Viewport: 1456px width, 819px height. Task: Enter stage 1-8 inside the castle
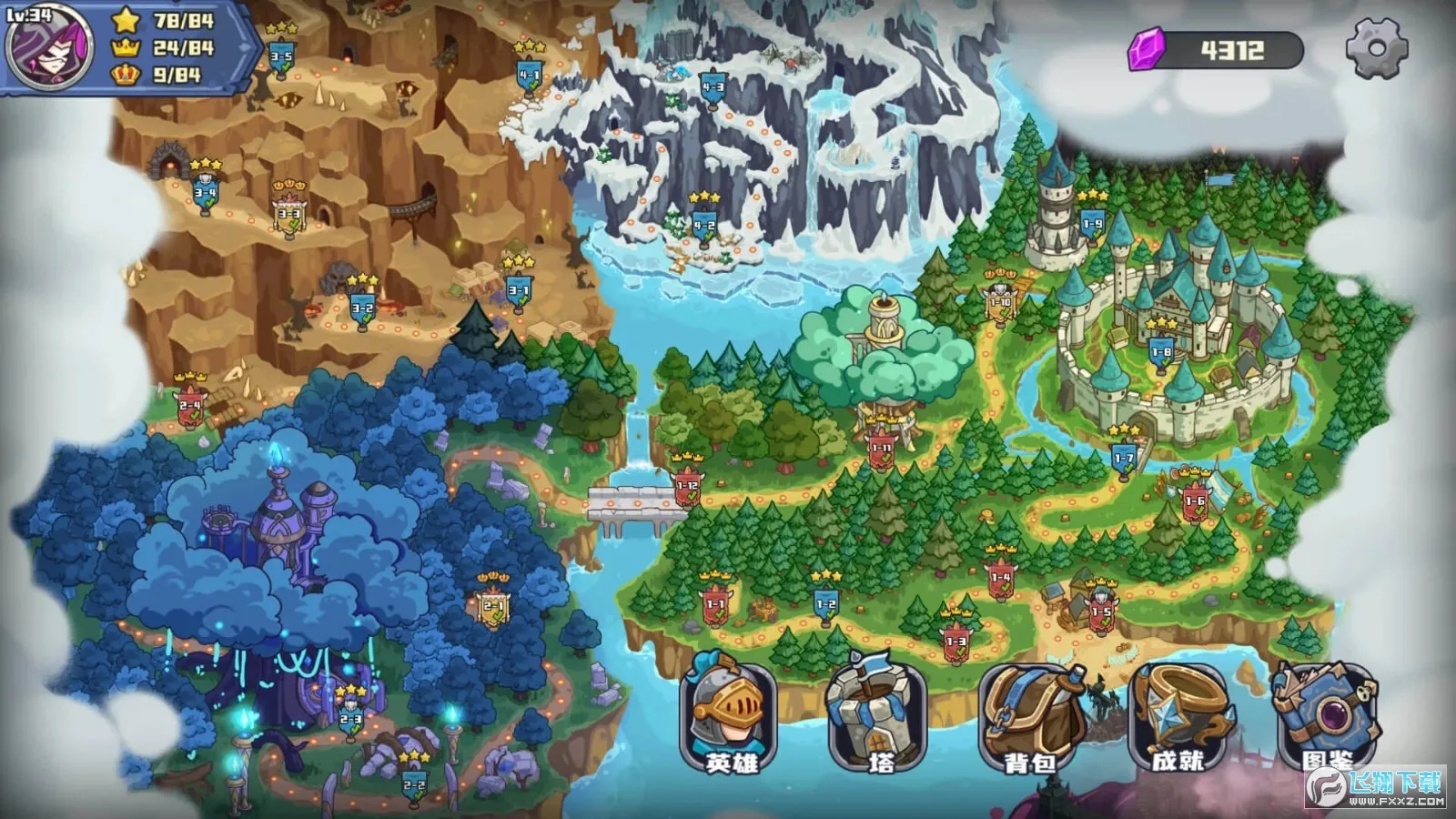tap(1161, 352)
